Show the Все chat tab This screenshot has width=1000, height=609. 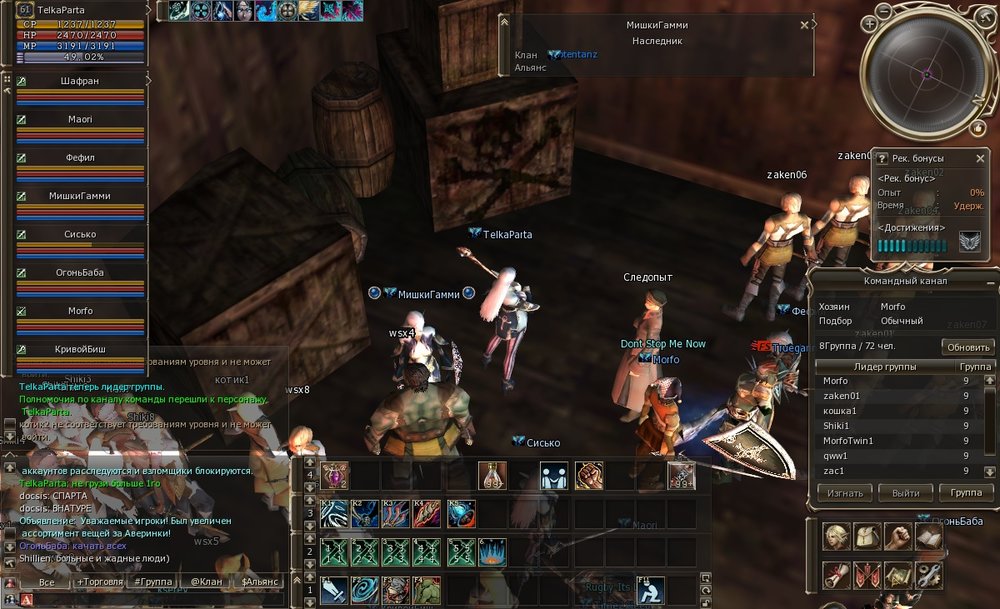[46, 581]
